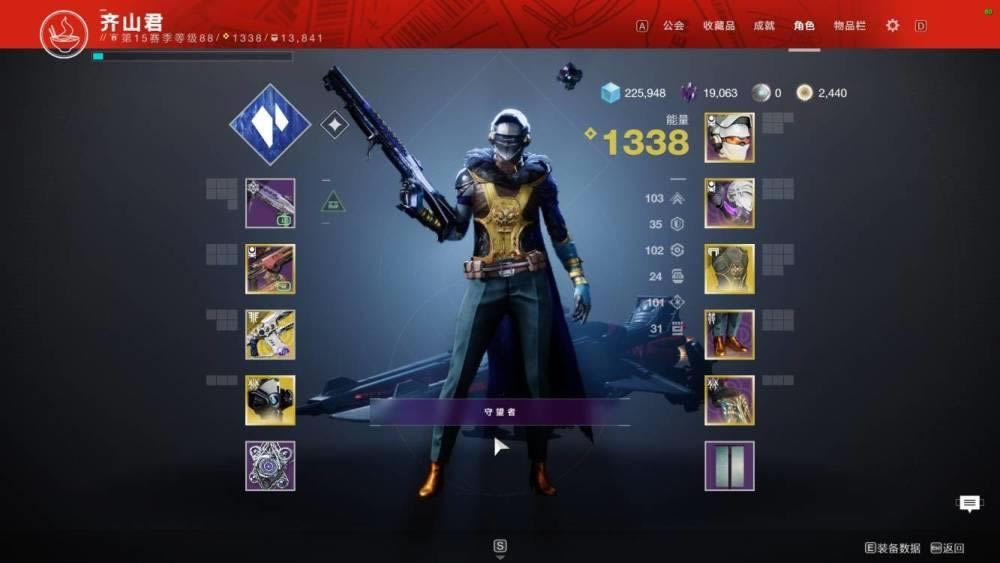Select the green triangle seasonal artifact icon
The image size is (1000, 563).
coord(333,202)
